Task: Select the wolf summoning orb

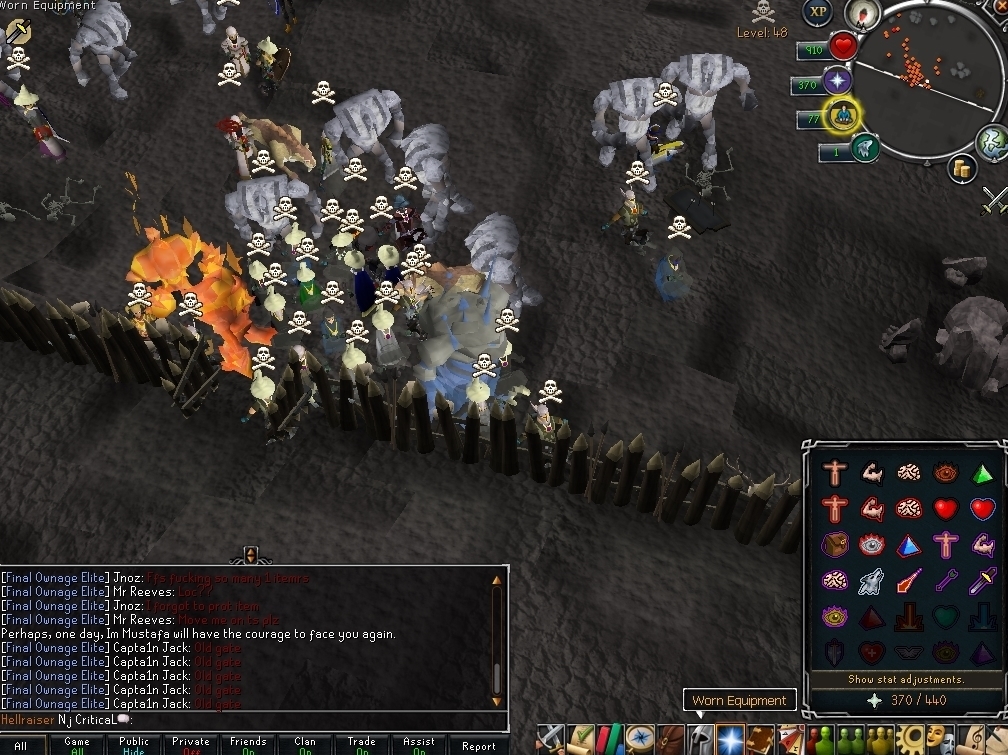Action: 865,150
